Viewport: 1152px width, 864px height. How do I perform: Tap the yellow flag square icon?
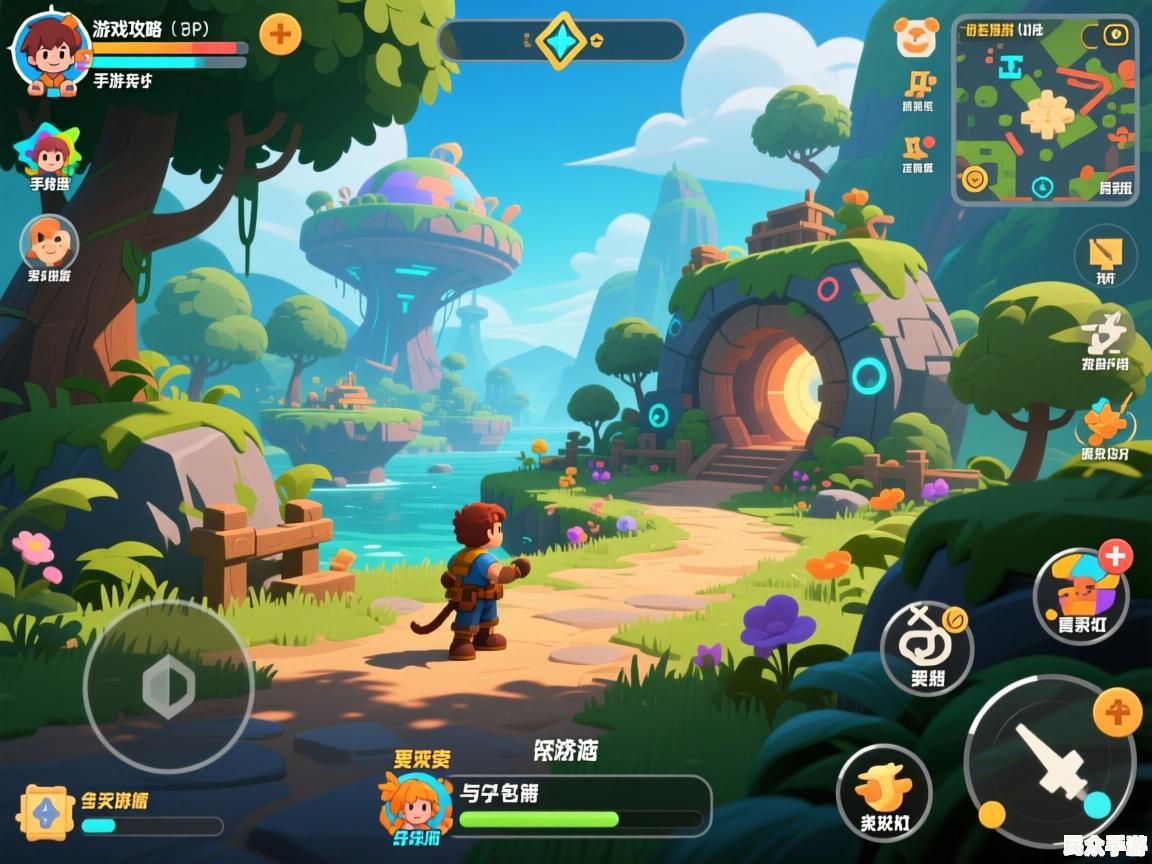[x=1106, y=251]
